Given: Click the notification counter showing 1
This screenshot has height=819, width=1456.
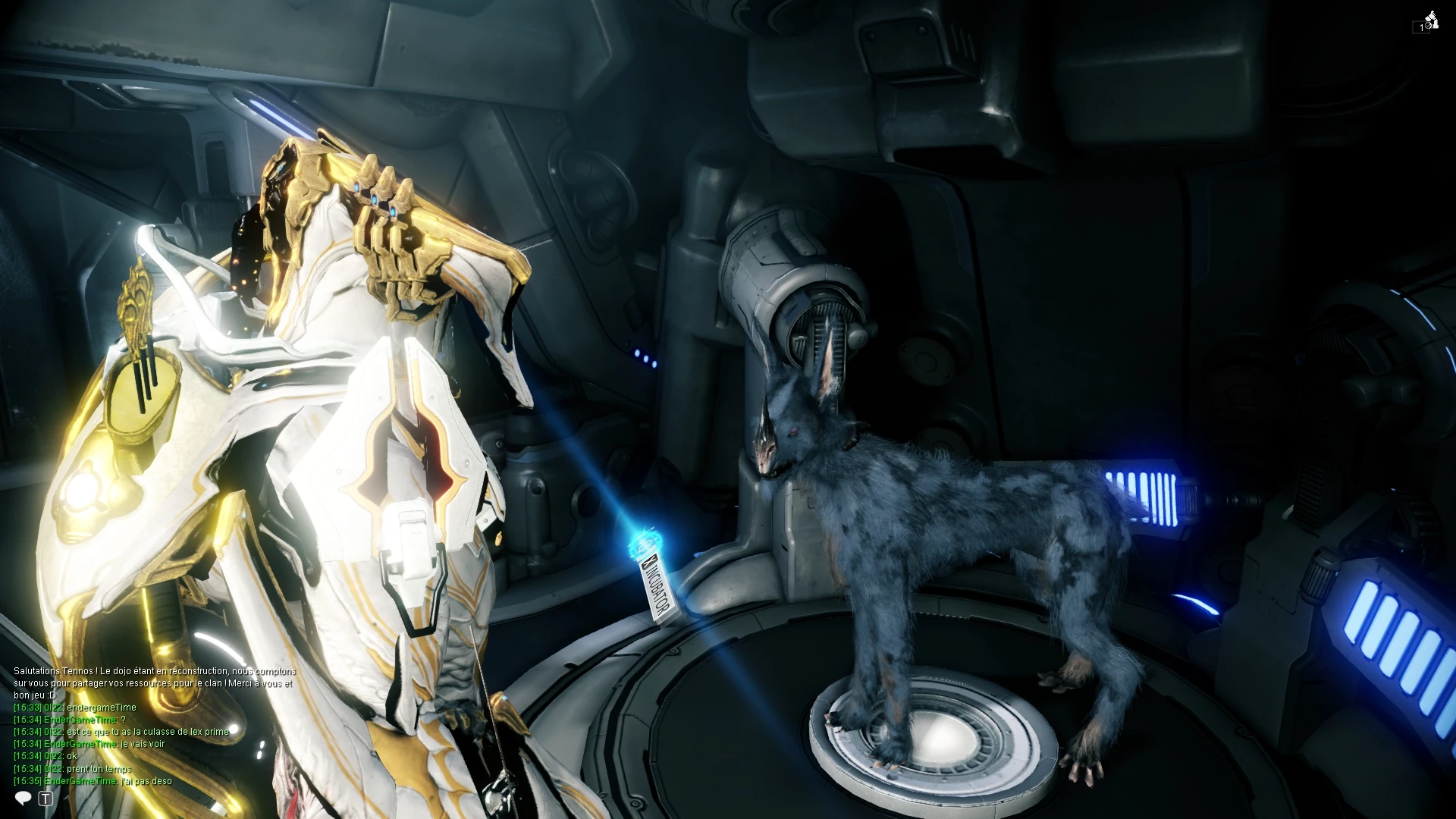Looking at the screenshot, I should [x=1421, y=27].
